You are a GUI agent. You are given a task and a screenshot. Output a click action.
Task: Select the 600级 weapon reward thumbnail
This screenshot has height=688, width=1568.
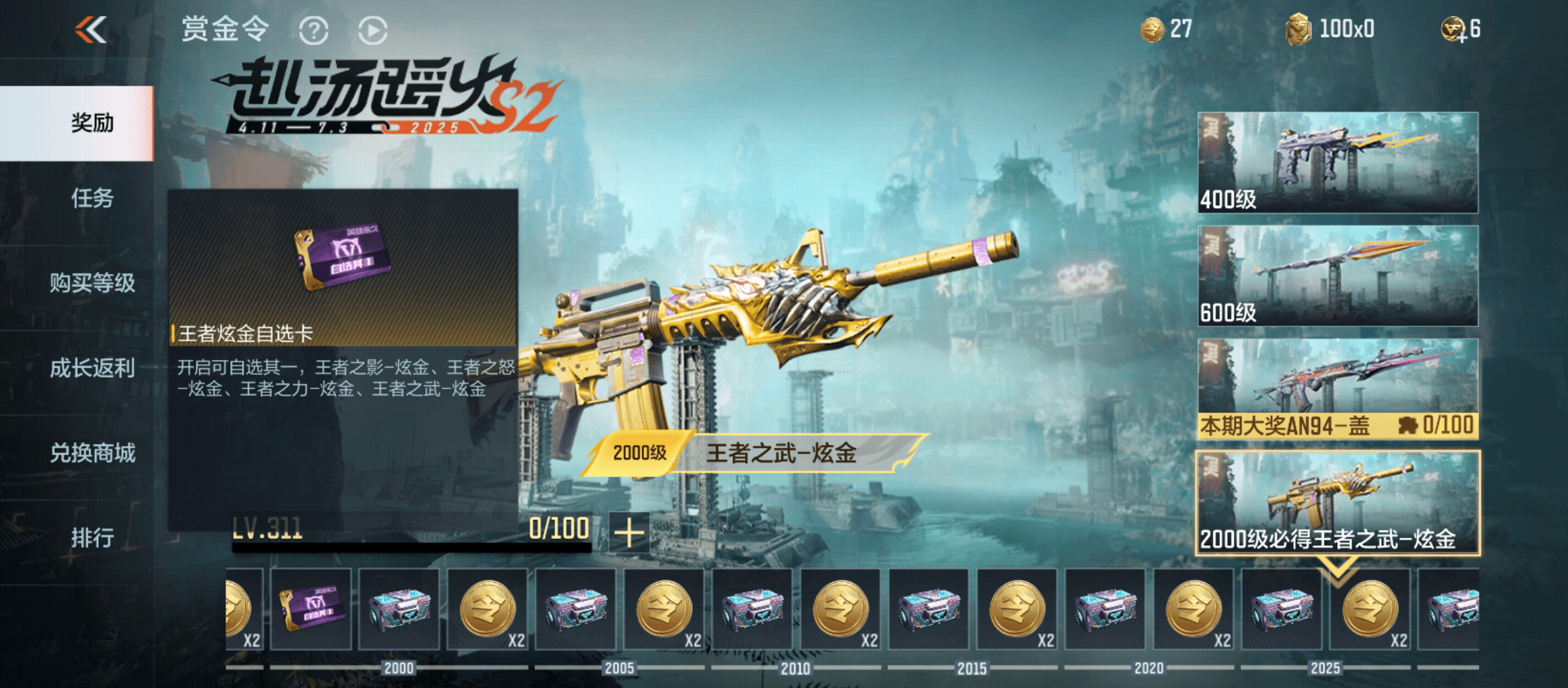click(x=1337, y=275)
